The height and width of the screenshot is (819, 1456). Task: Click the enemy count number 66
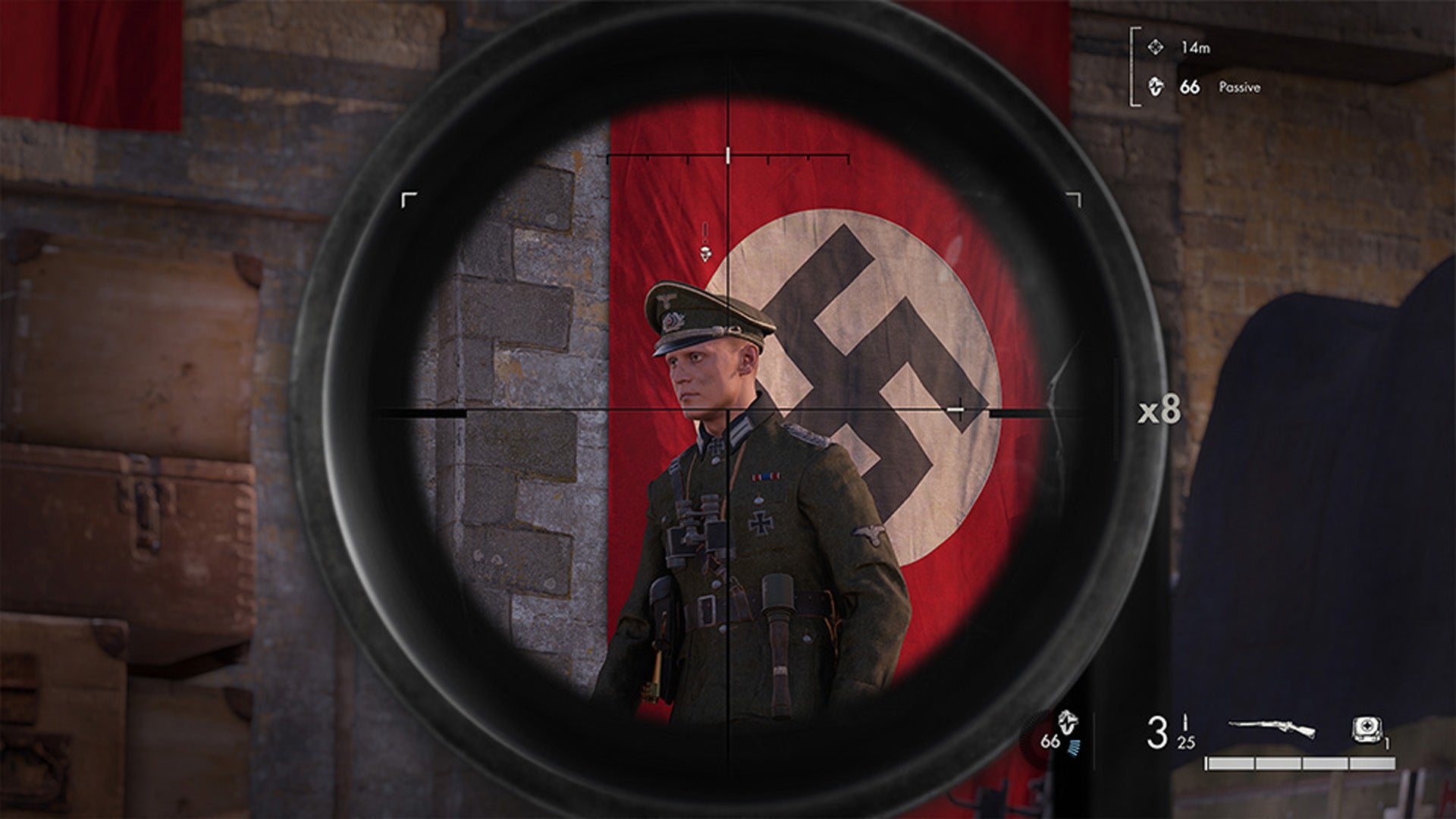[1050, 741]
